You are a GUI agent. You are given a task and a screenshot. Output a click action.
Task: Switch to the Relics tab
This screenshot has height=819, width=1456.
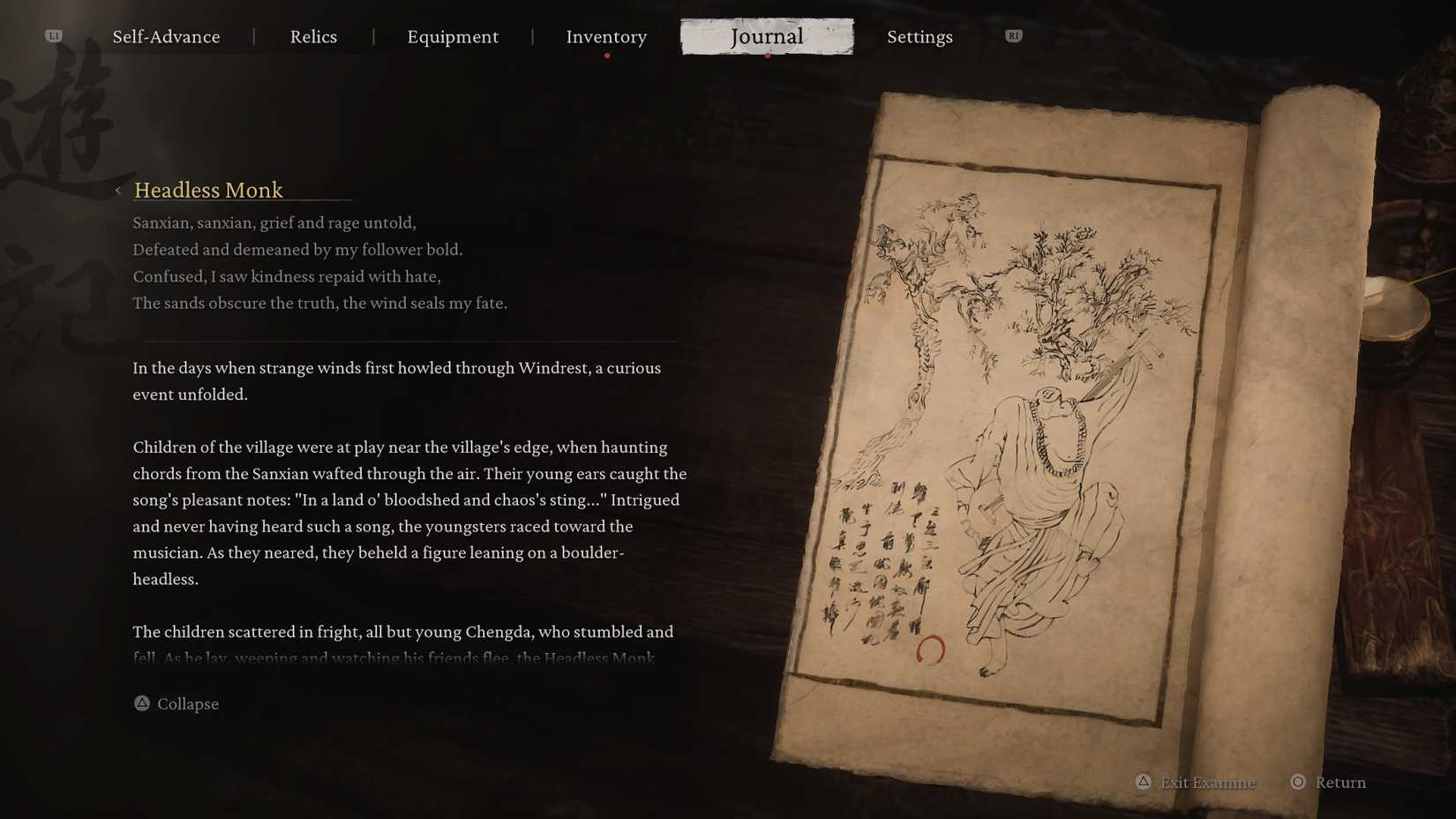click(313, 37)
